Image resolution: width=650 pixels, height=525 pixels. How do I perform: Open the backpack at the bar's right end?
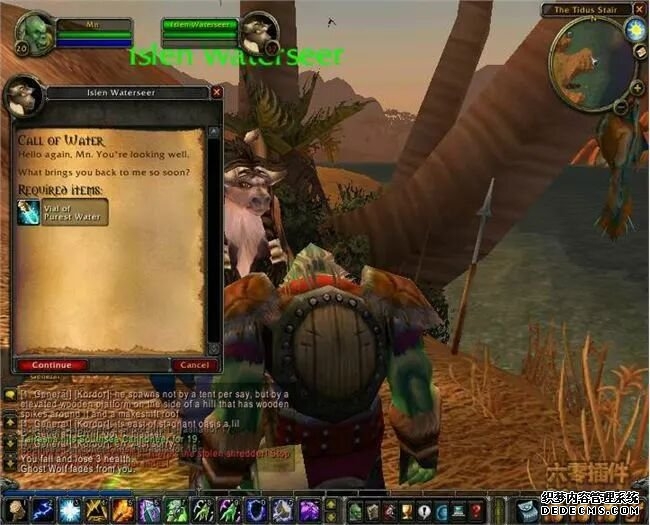coord(526,510)
